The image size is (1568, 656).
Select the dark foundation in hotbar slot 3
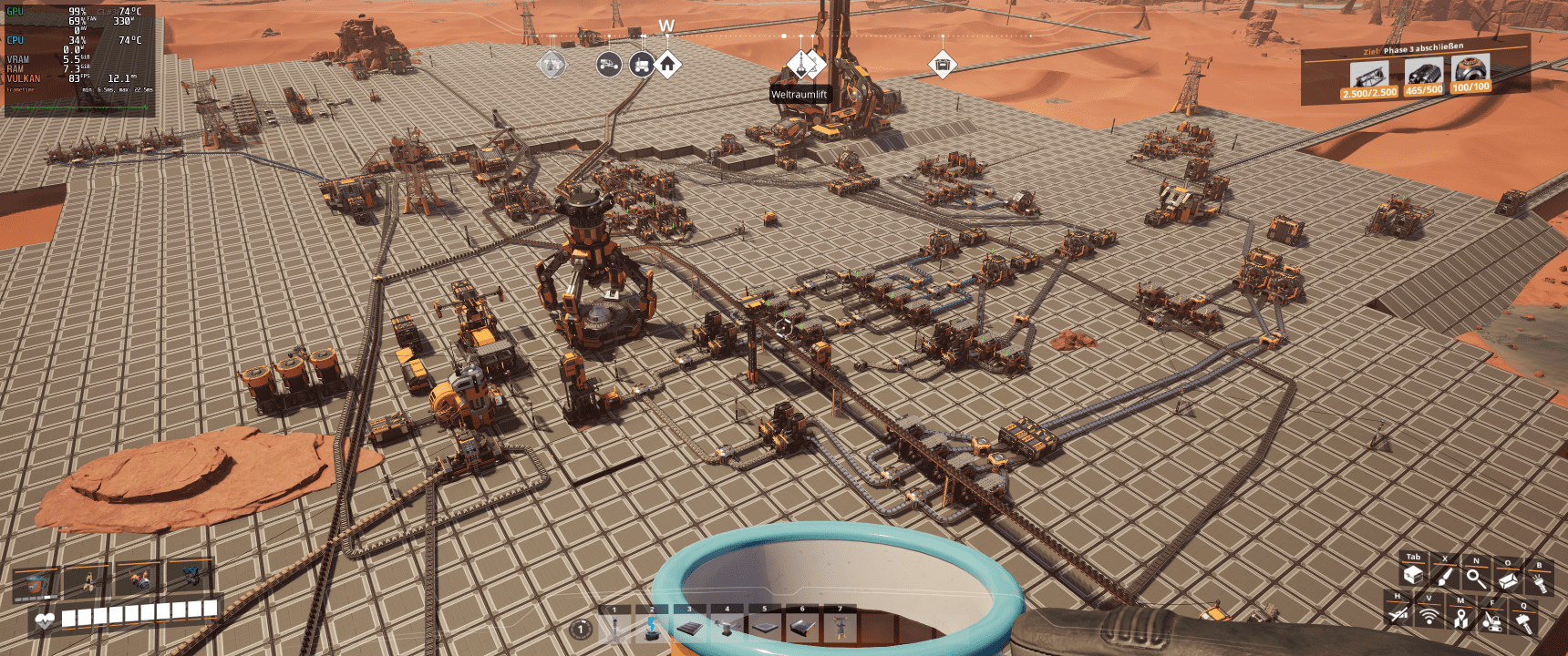[x=689, y=628]
